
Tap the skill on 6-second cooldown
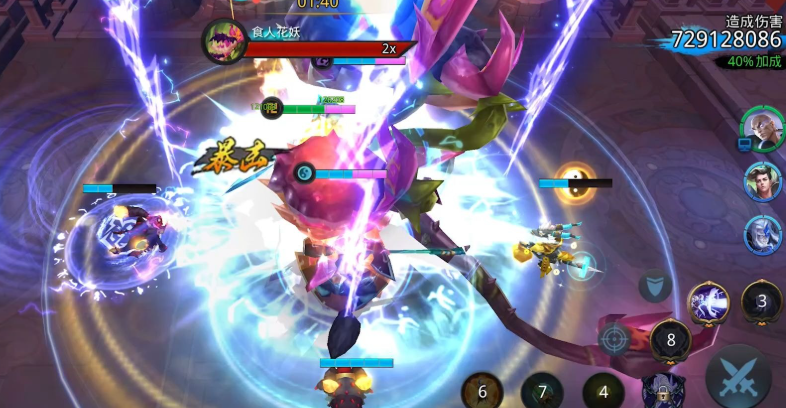[x=482, y=391]
